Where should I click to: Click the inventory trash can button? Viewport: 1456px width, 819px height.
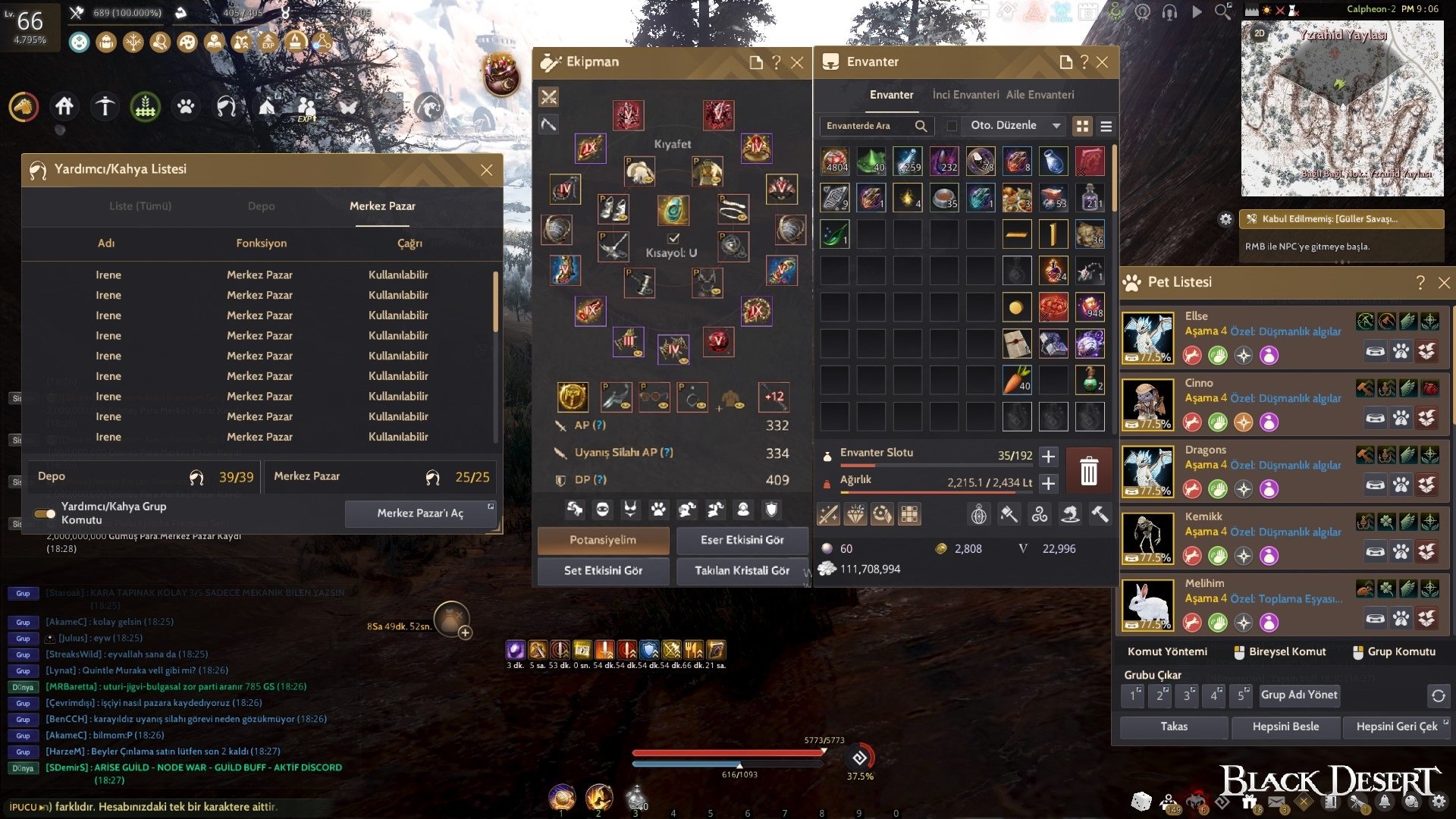point(1088,470)
